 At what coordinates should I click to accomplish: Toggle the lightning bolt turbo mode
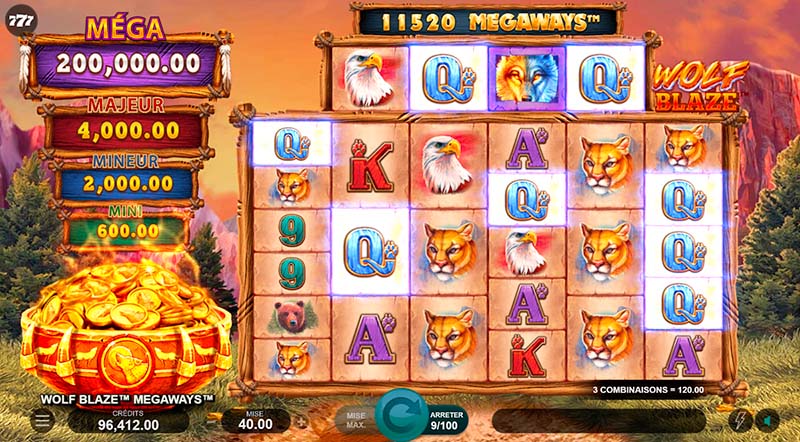tap(741, 420)
